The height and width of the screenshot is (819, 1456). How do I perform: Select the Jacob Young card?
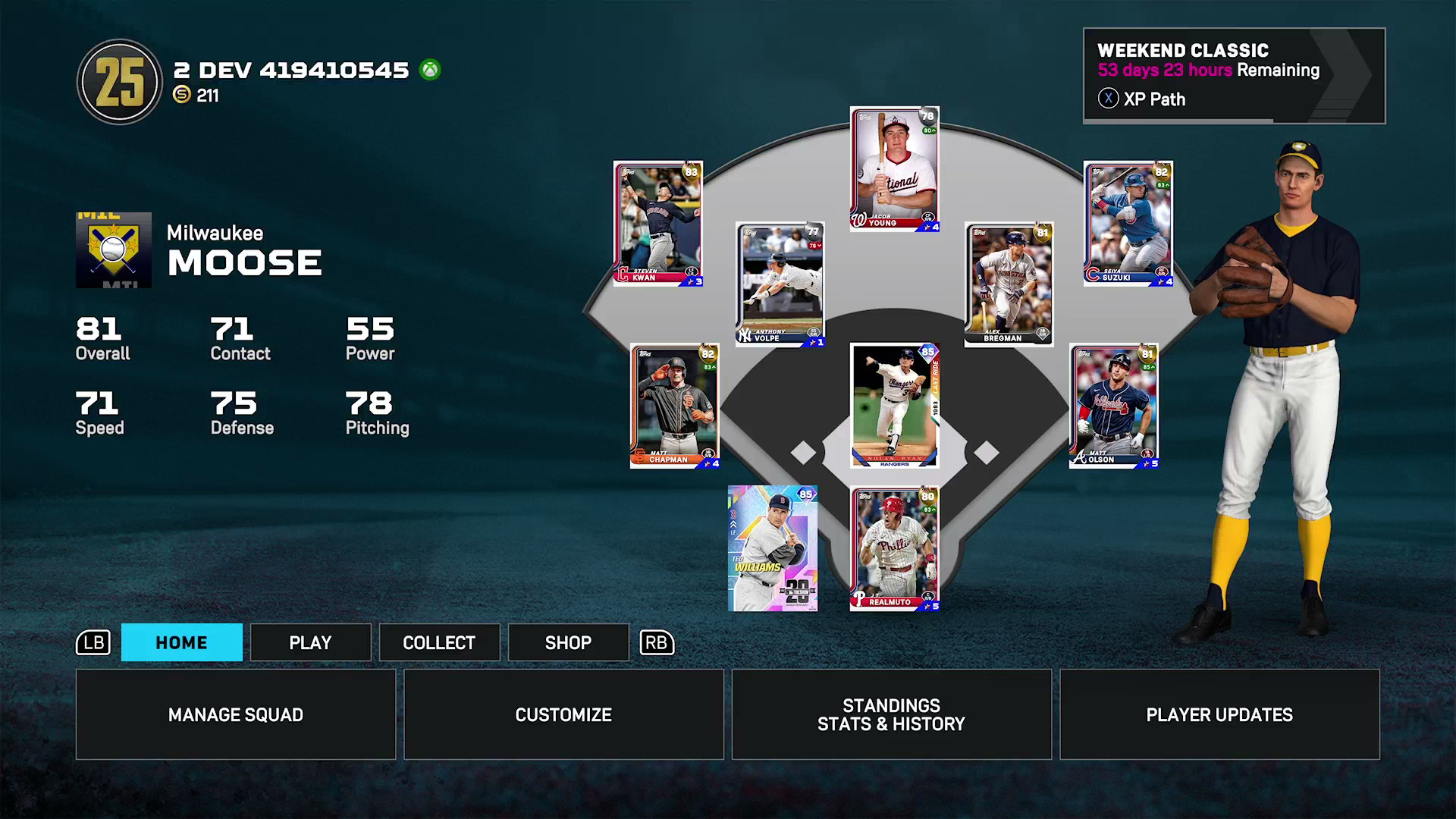click(895, 168)
